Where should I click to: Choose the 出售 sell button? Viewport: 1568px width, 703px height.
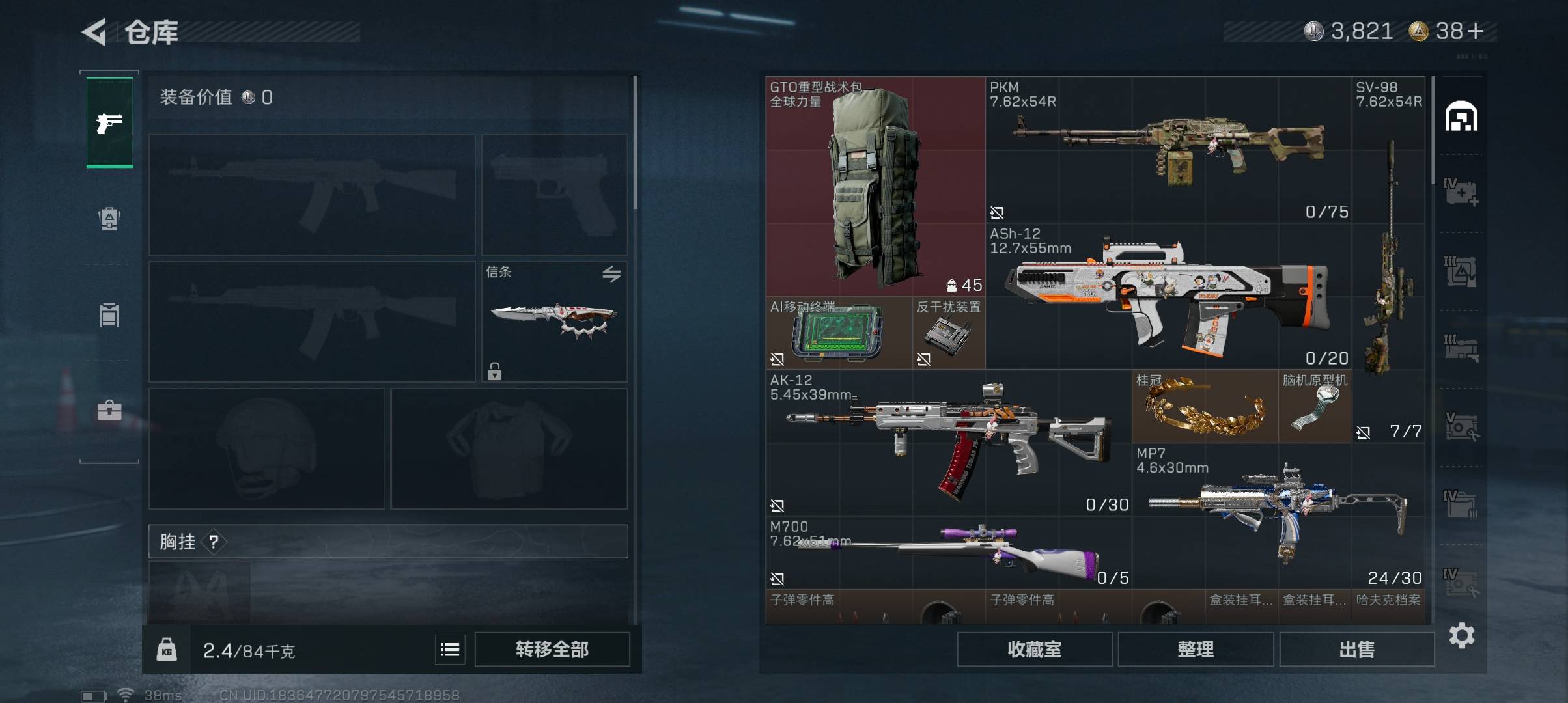tap(1357, 649)
